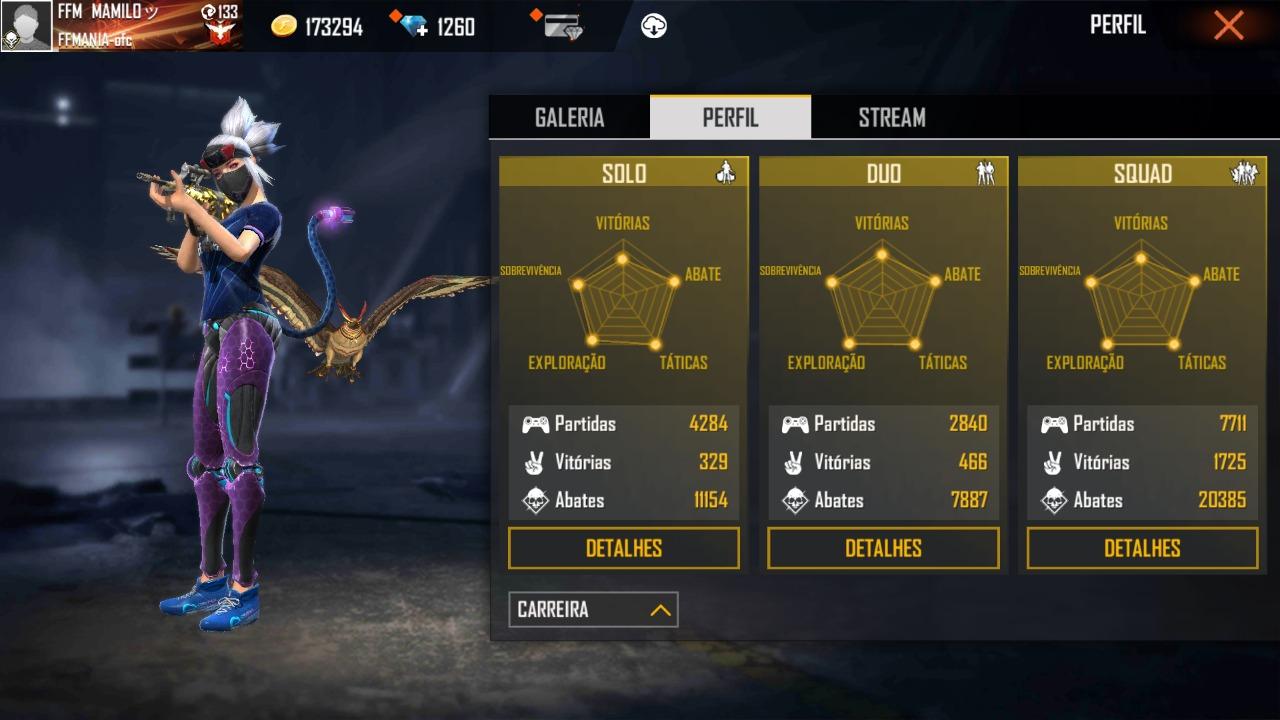
Task: Switch to the Galeria tab
Action: (x=569, y=117)
